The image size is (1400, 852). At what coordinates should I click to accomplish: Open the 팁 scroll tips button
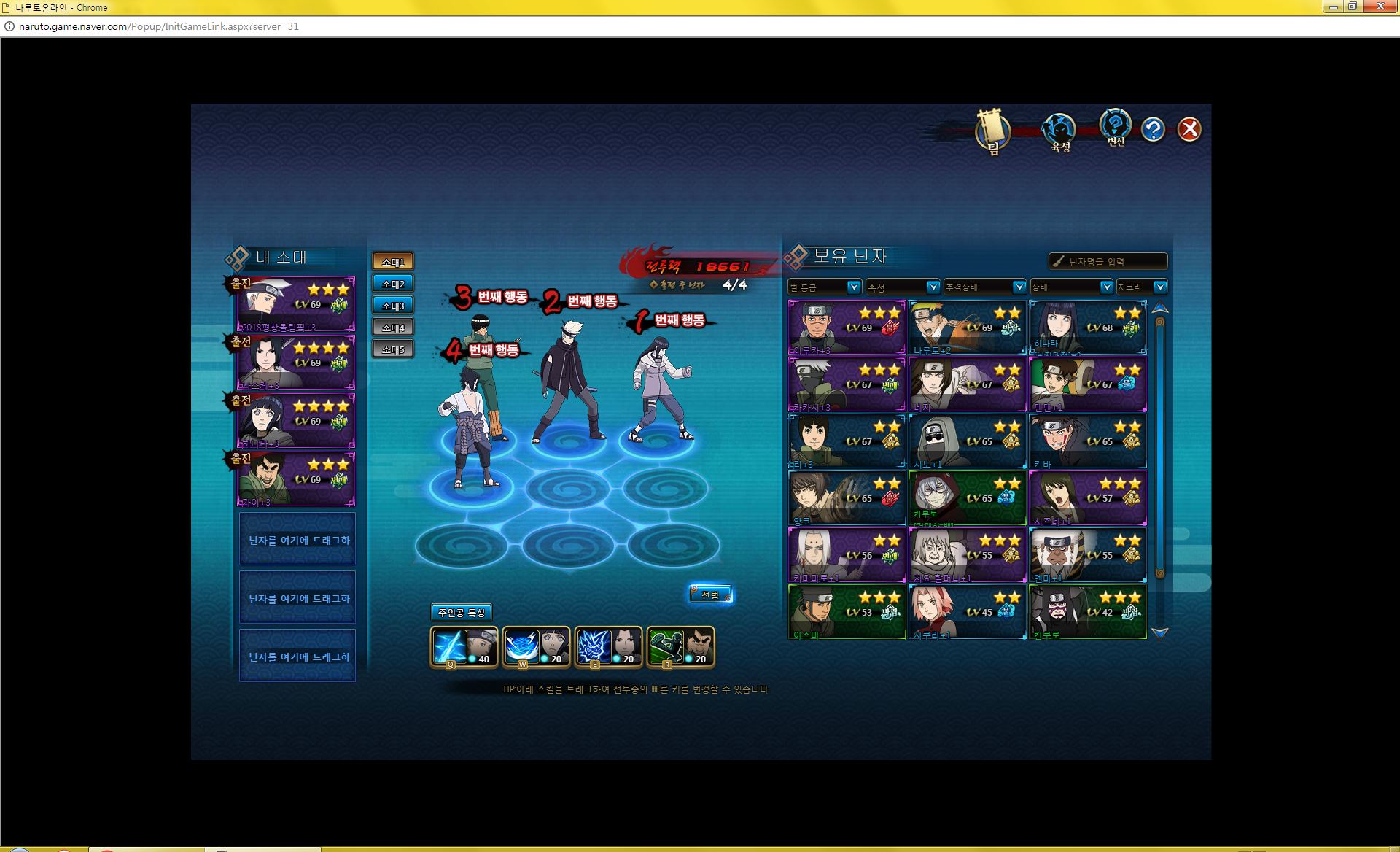point(992,132)
